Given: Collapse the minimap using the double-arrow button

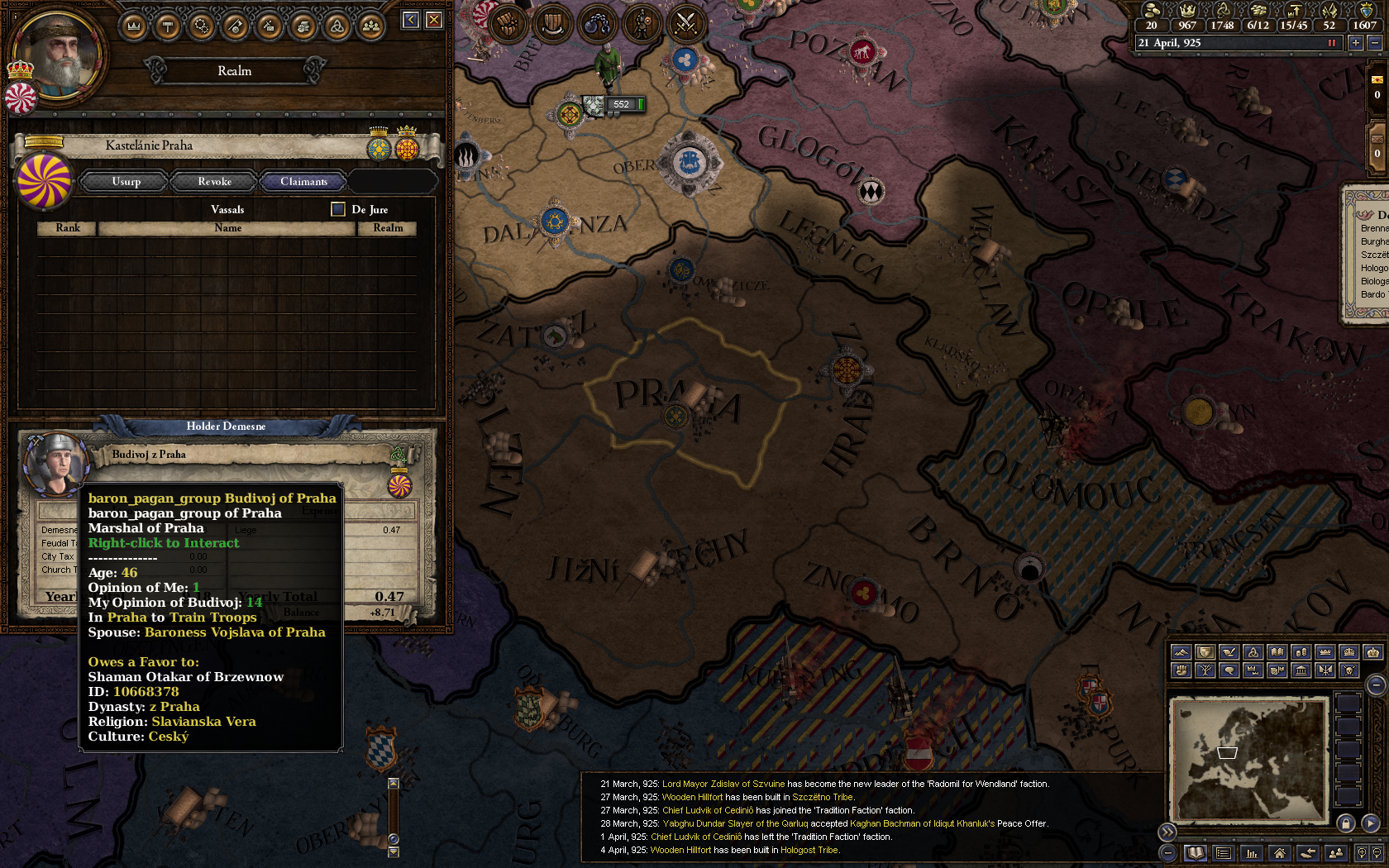Looking at the screenshot, I should point(1167,831).
